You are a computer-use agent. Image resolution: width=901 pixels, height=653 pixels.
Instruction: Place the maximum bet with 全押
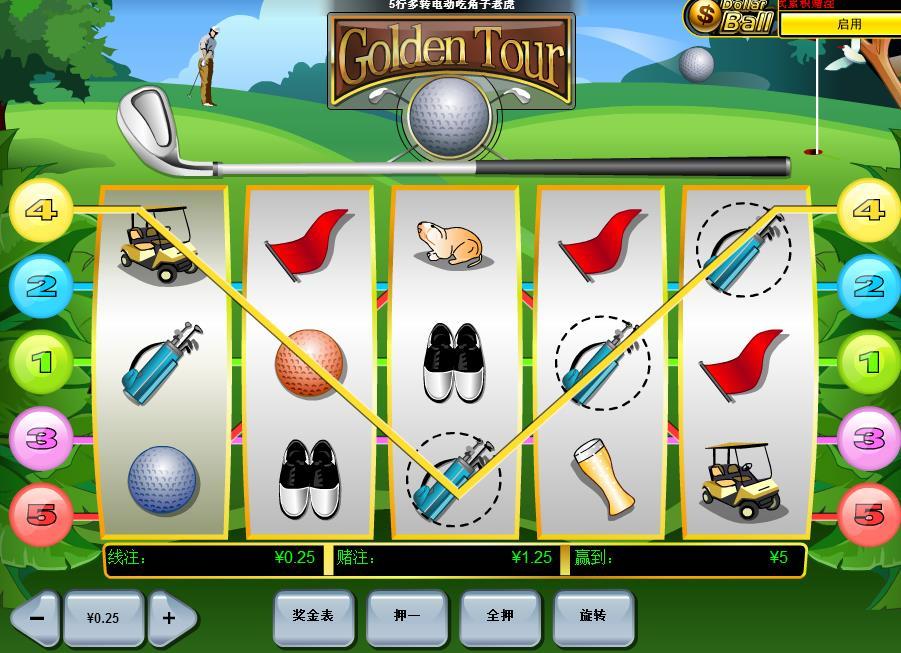tap(500, 616)
